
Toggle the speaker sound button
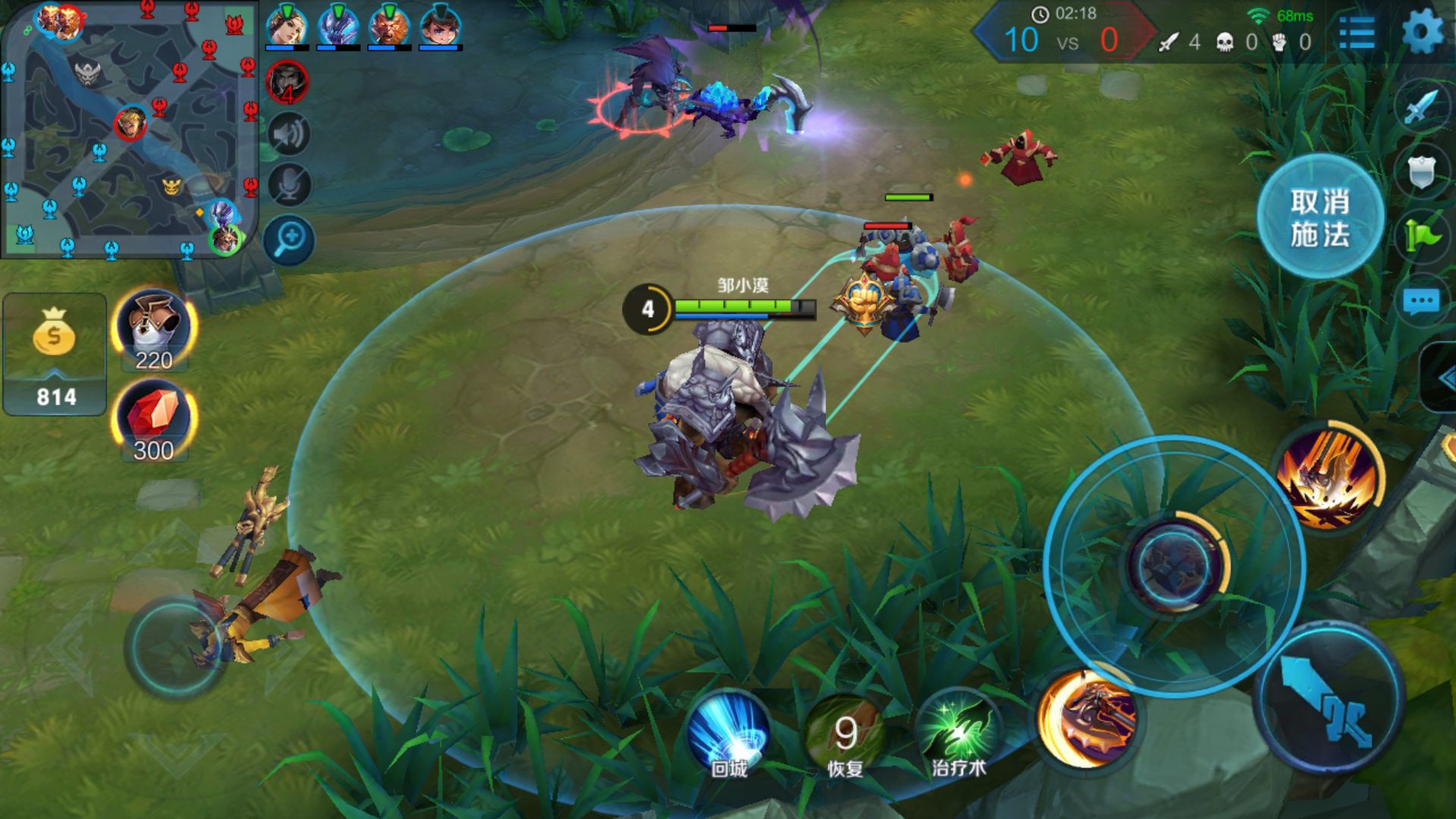coord(289,135)
